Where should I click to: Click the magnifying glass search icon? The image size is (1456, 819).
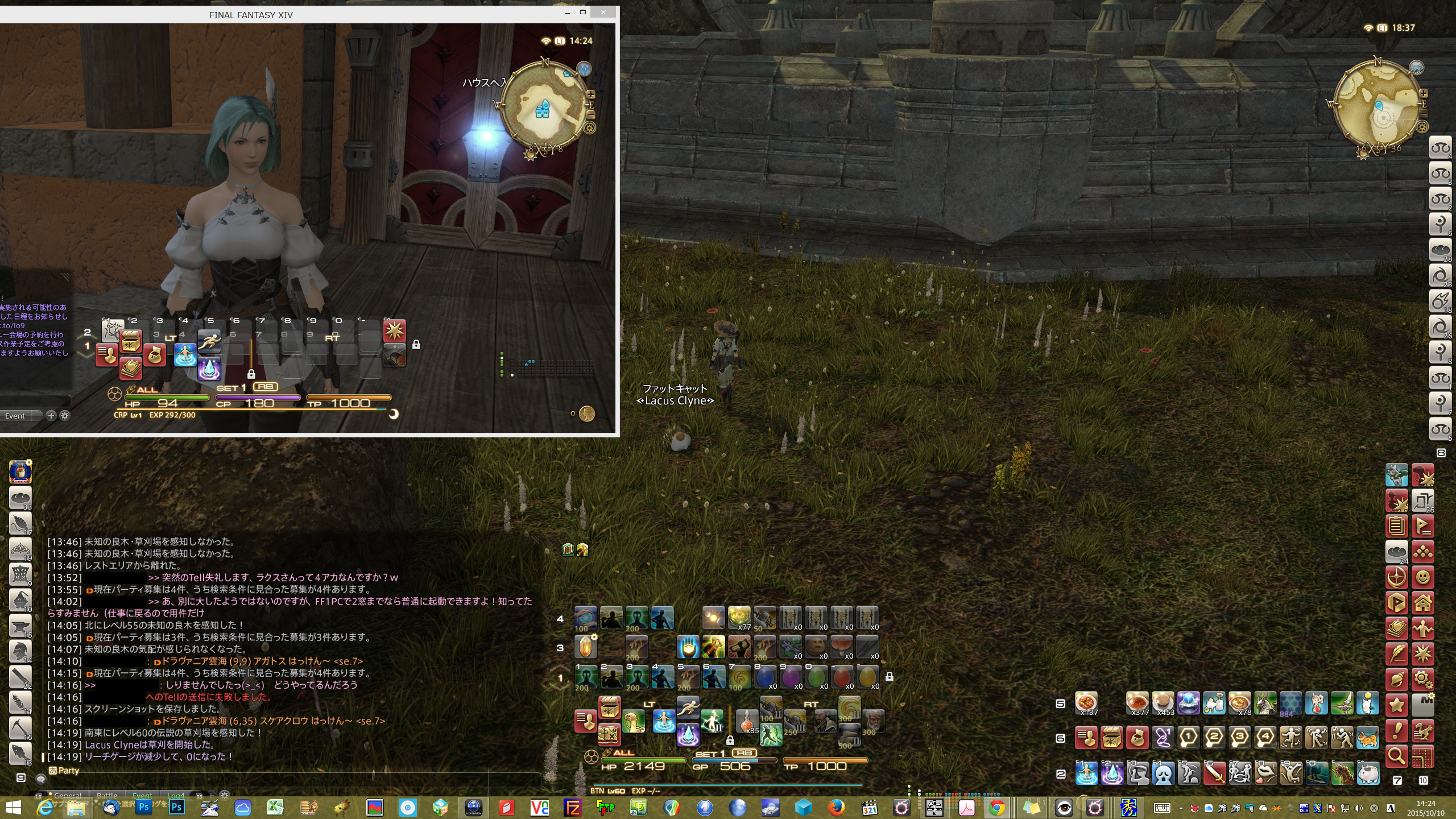pos(1397,755)
